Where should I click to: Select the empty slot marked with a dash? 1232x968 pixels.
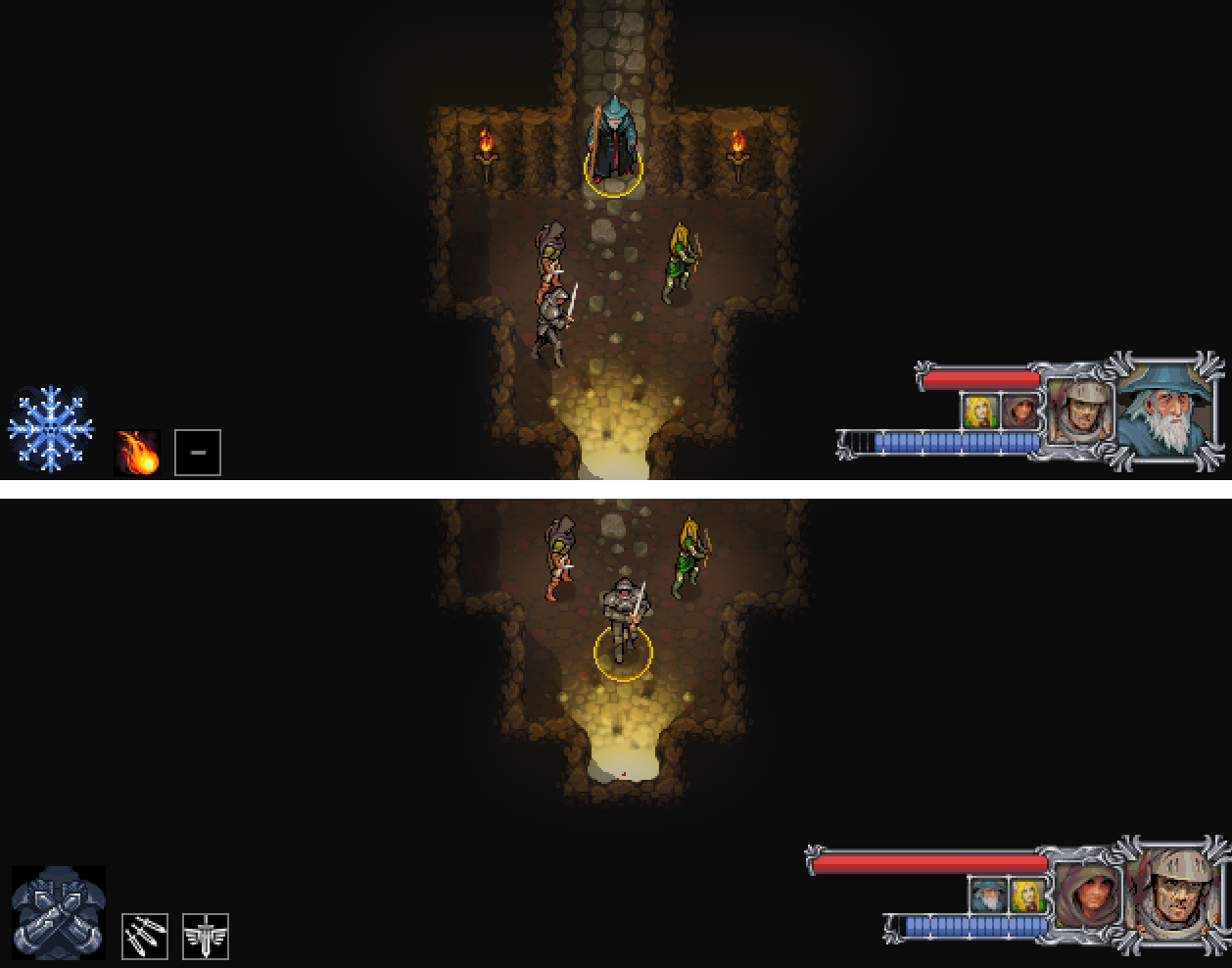pyautogui.click(x=198, y=453)
